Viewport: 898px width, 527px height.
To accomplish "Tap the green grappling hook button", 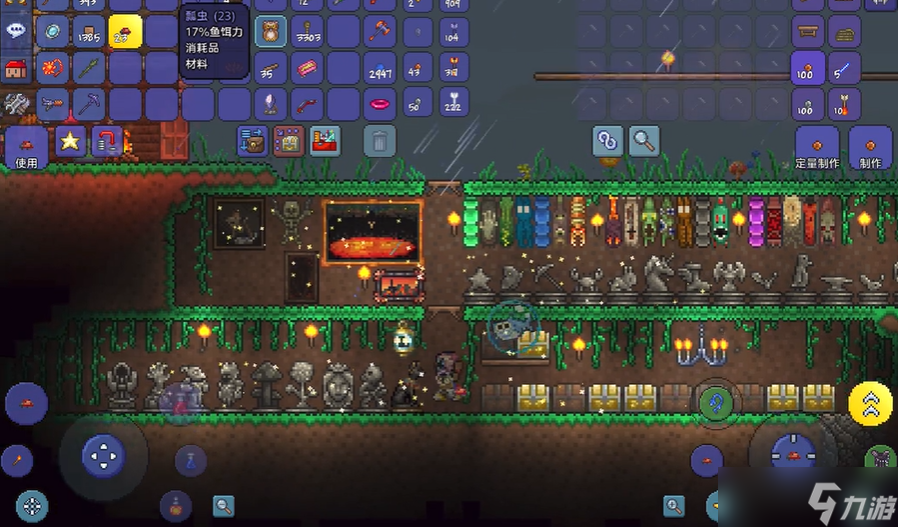I will [x=716, y=404].
